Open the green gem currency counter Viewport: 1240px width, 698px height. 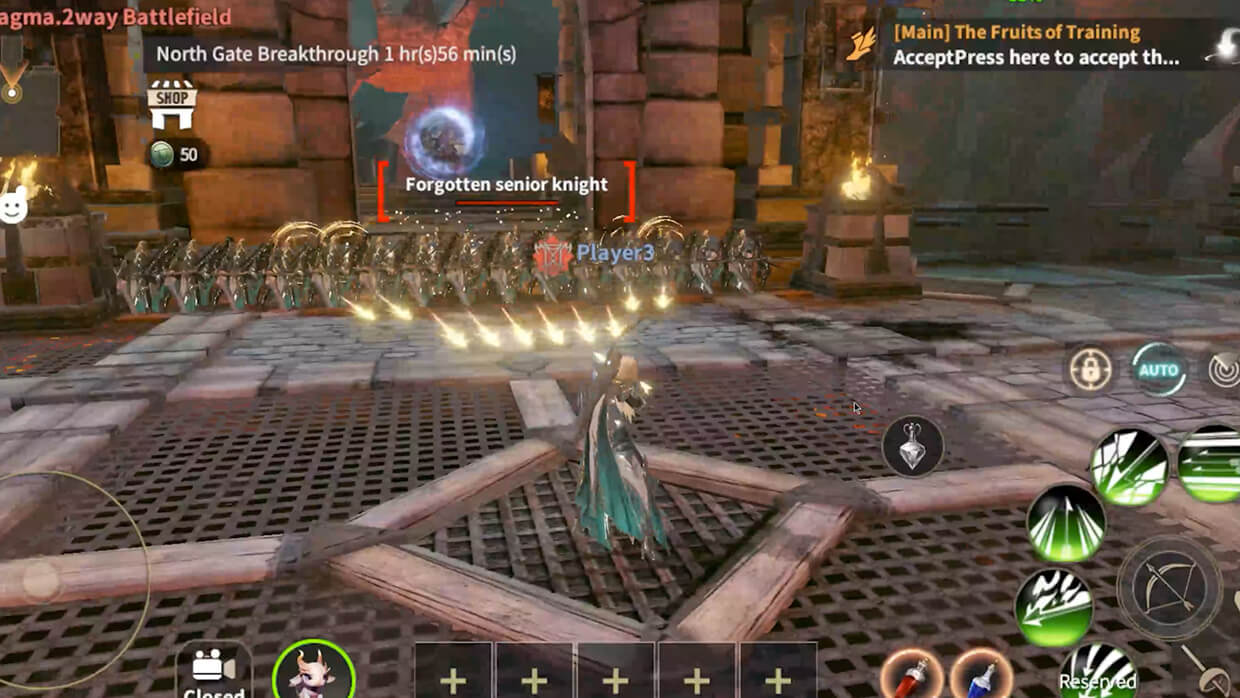tap(174, 155)
